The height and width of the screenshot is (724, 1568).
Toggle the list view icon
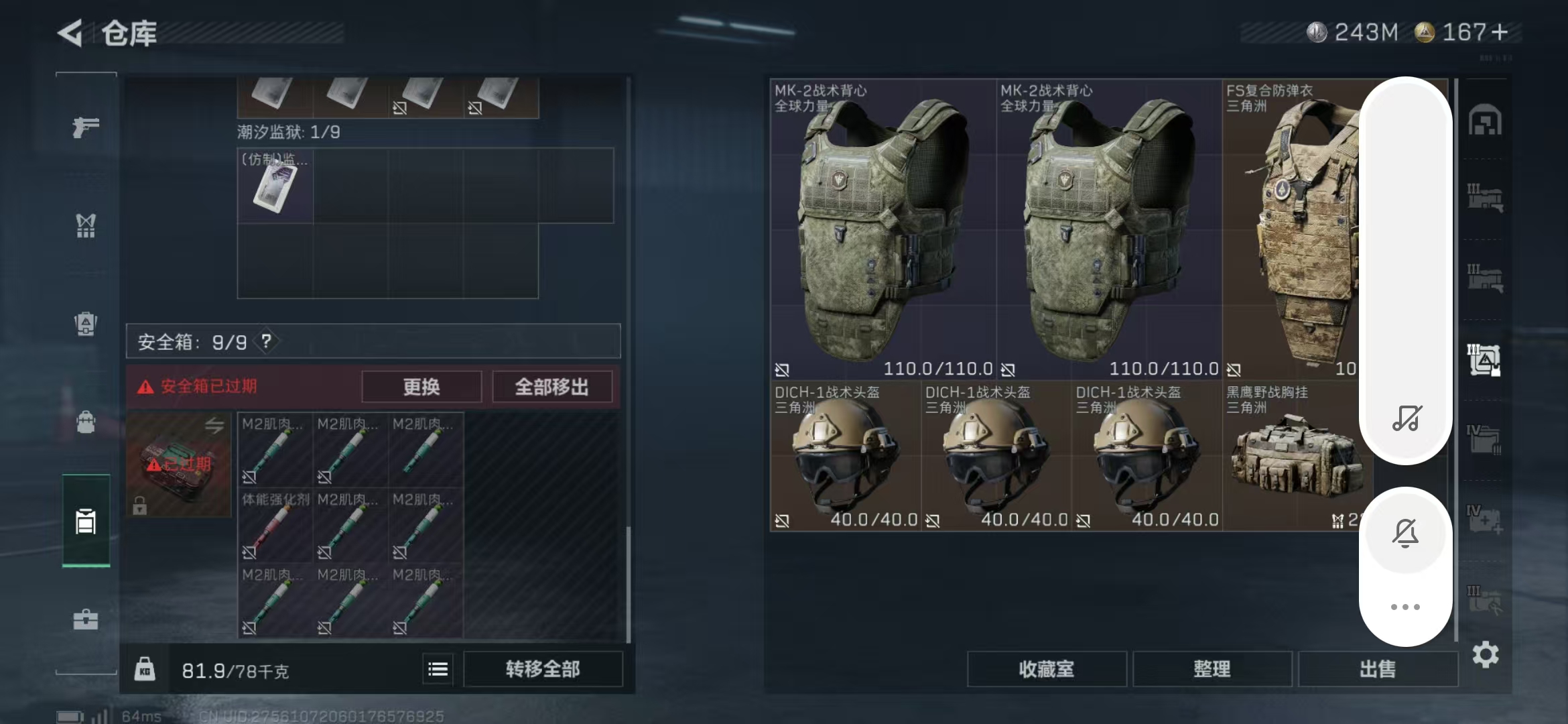coord(438,669)
